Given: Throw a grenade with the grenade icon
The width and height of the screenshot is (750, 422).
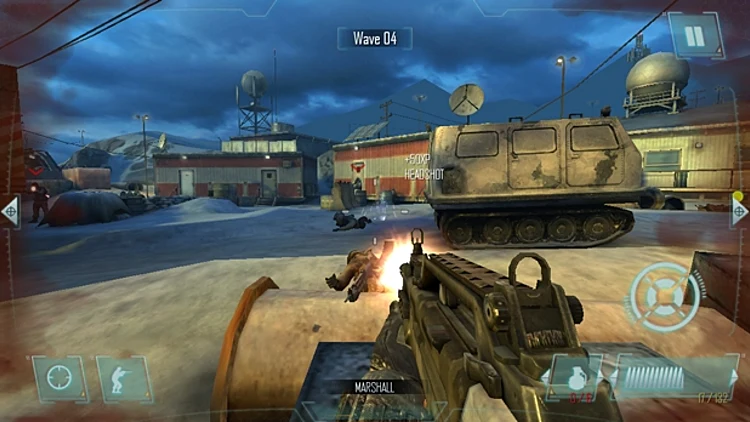Looking at the screenshot, I should point(573,378).
